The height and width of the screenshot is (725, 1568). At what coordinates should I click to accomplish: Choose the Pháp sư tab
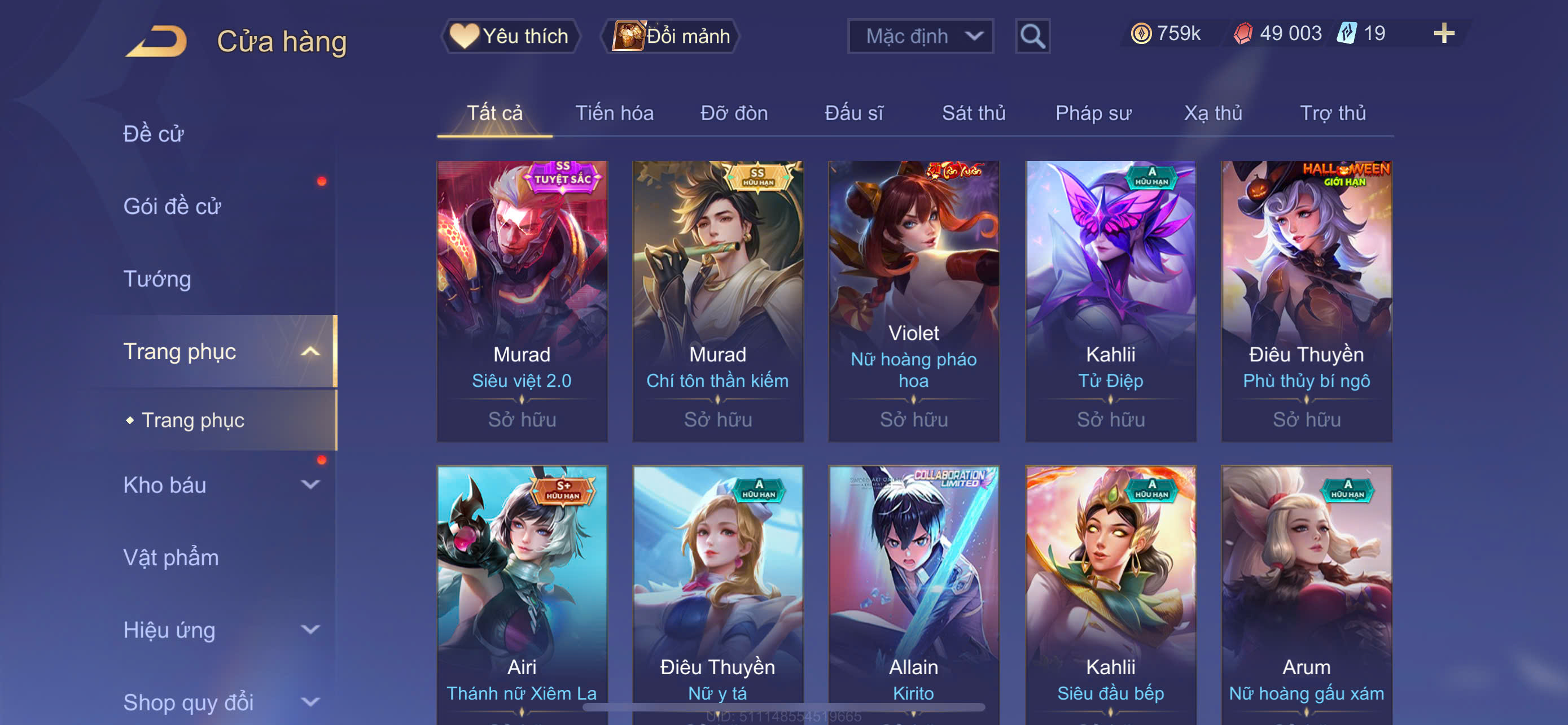point(1093,113)
